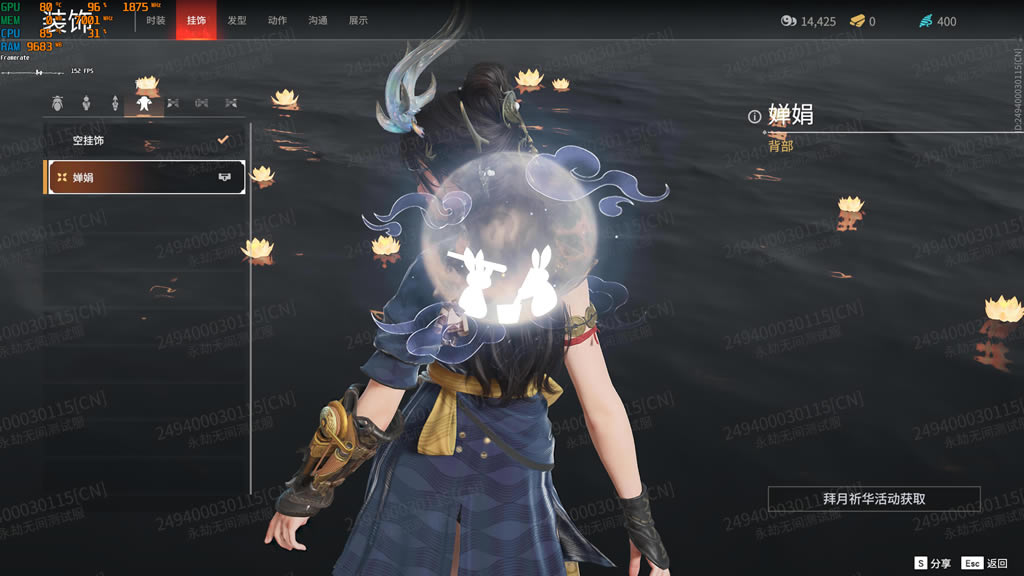
Task: Select the 挂饰 accessories tab
Action: [196, 20]
